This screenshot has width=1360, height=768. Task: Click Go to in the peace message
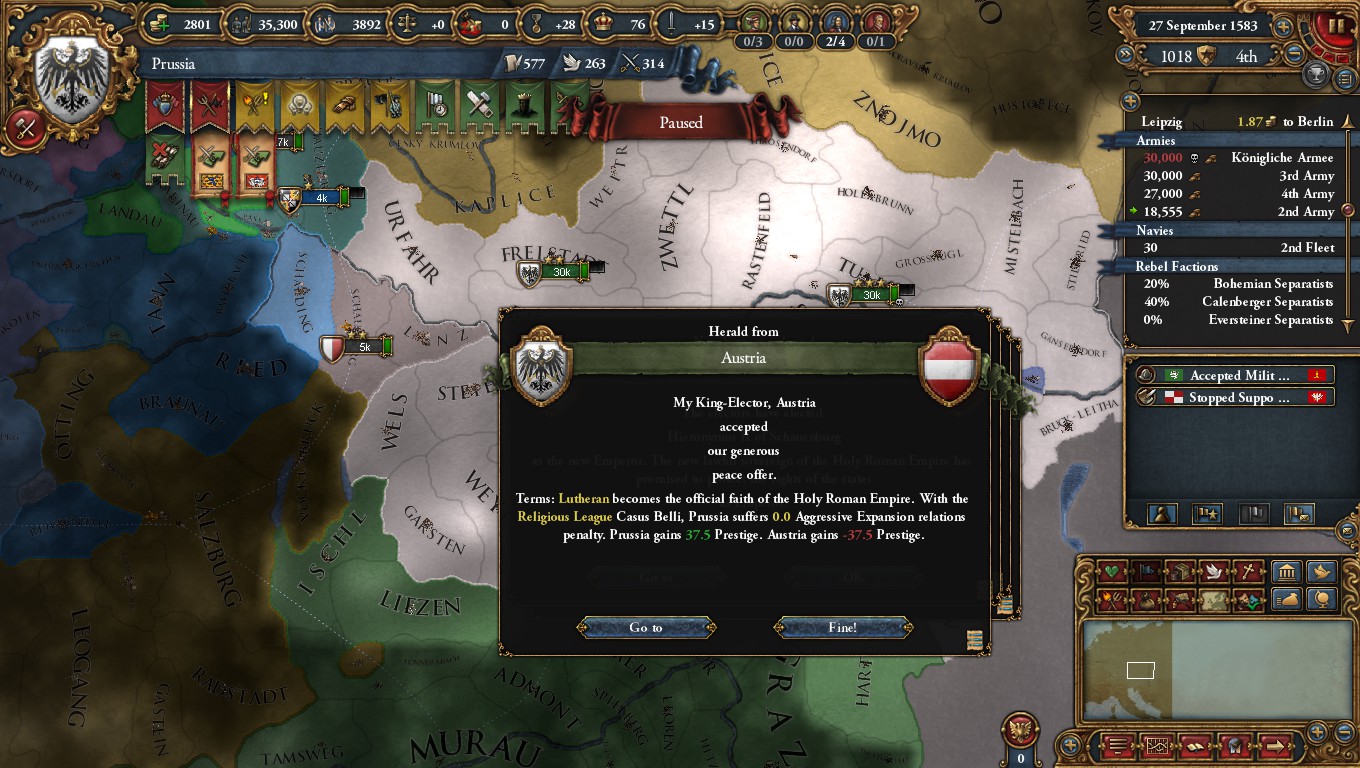click(x=646, y=628)
